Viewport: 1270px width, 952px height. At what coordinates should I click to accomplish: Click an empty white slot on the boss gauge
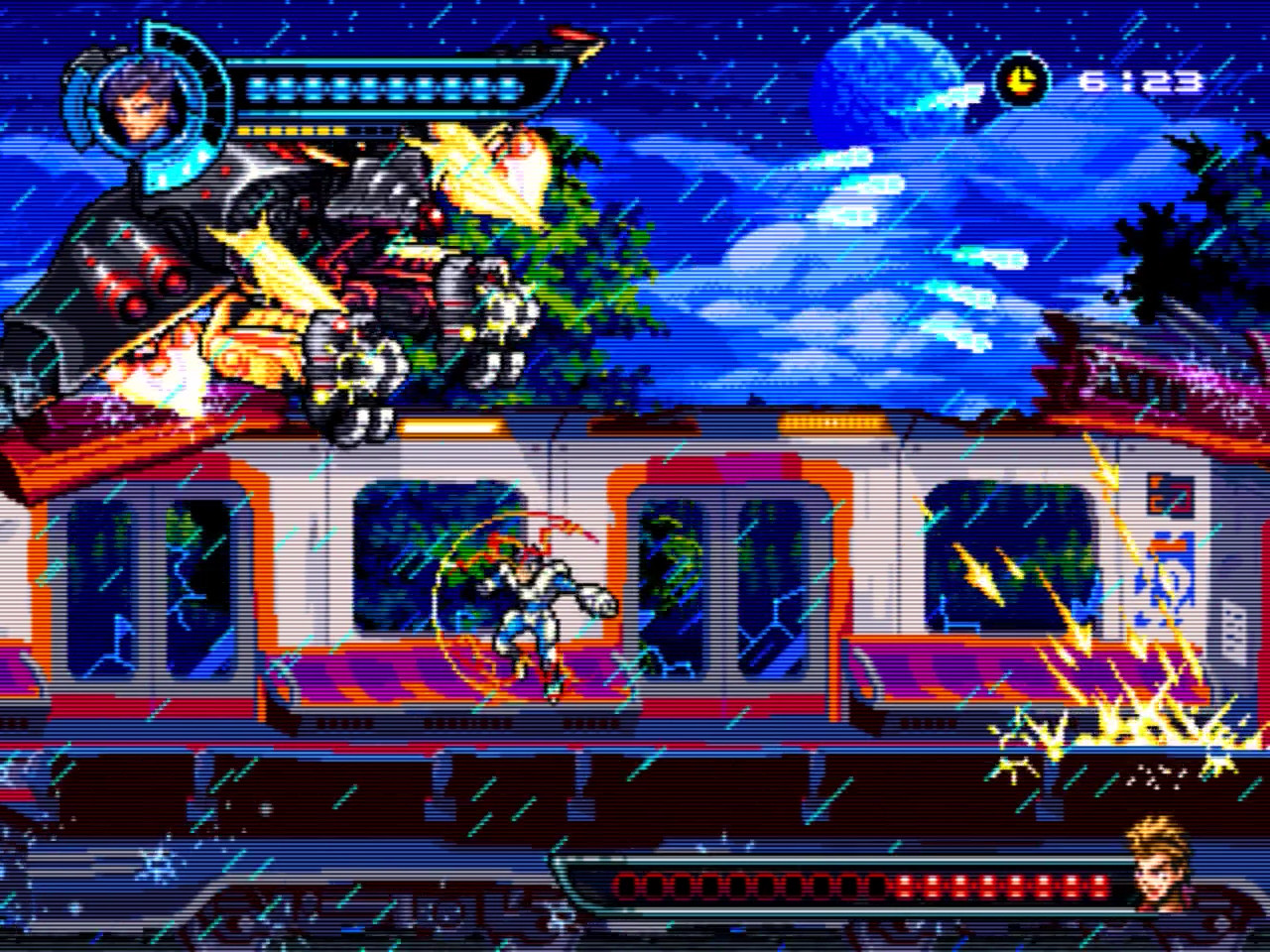(645, 883)
